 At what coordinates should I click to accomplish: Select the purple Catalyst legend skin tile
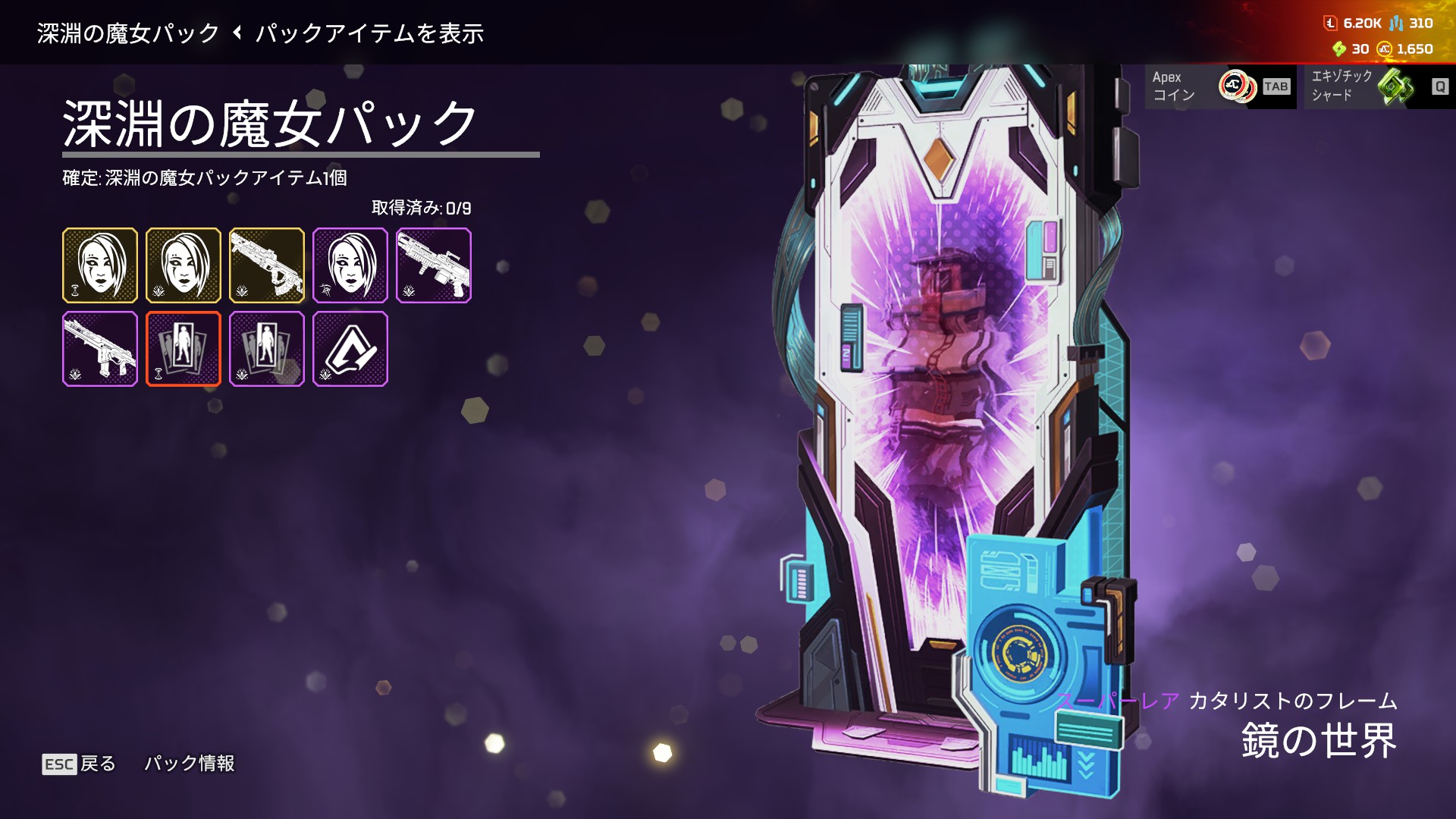[350, 265]
